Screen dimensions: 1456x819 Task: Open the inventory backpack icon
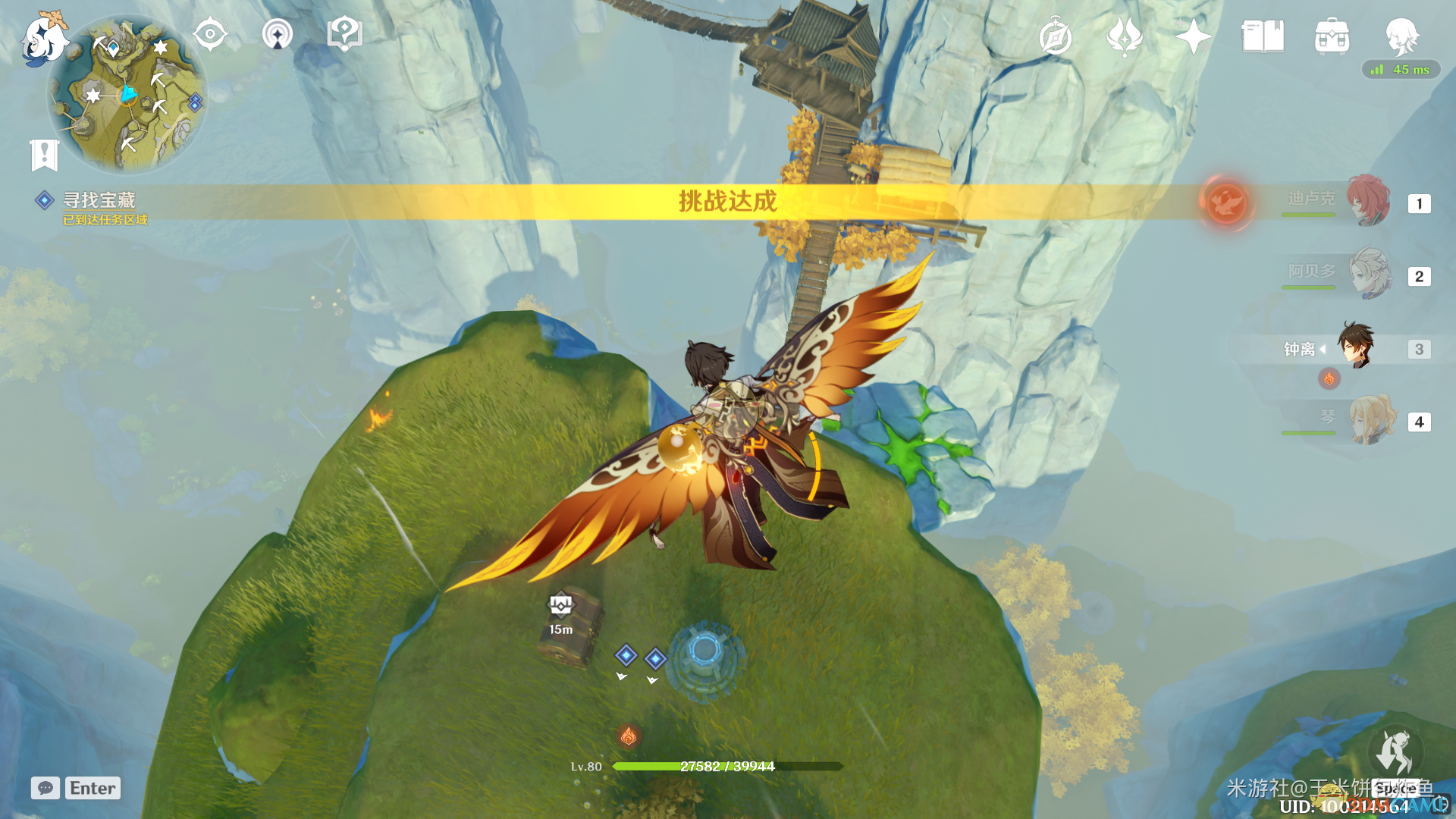click(1332, 36)
